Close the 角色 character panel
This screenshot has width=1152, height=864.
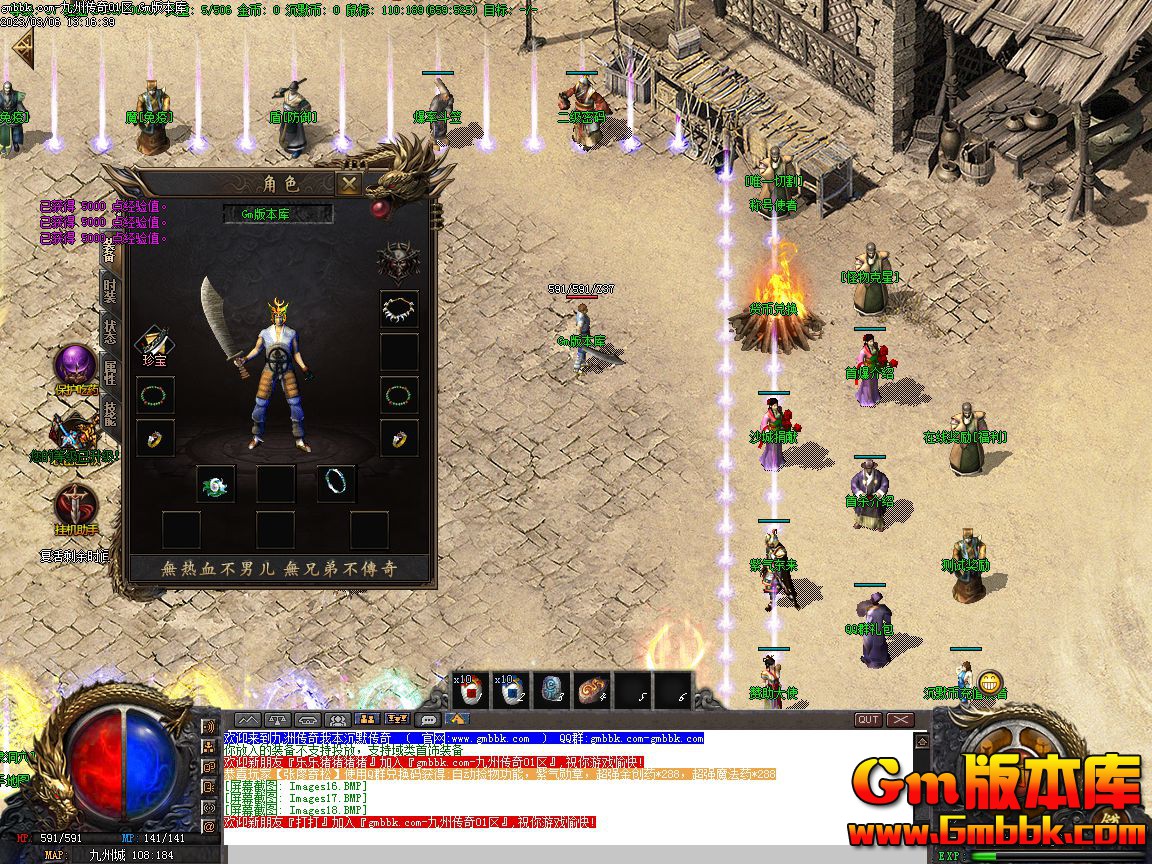pyautogui.click(x=348, y=184)
